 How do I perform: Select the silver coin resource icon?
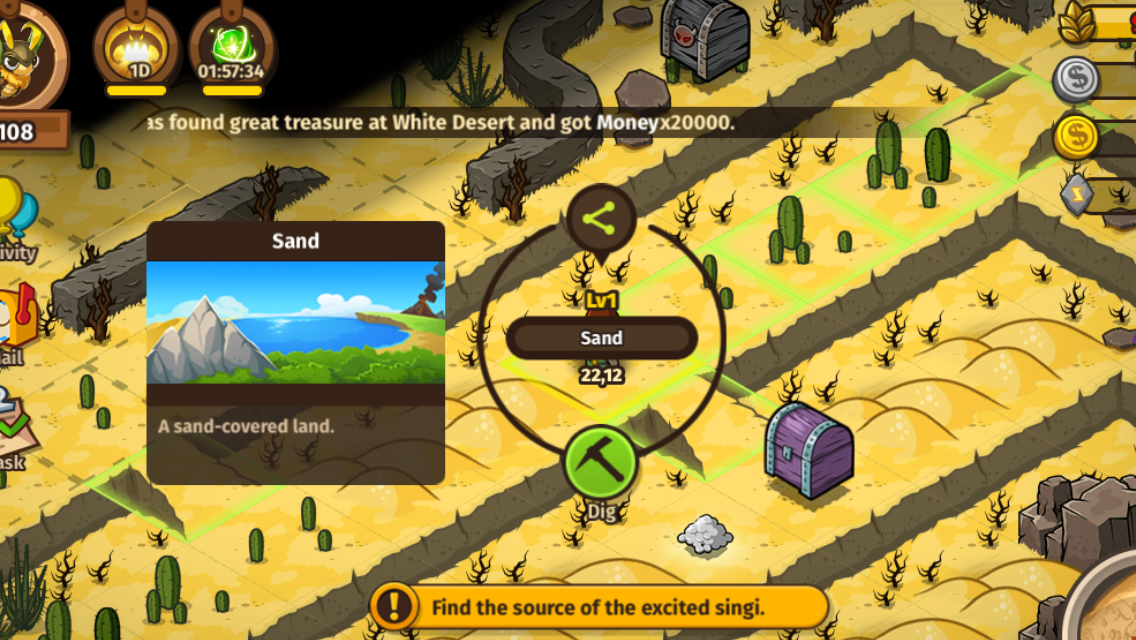point(1077,79)
